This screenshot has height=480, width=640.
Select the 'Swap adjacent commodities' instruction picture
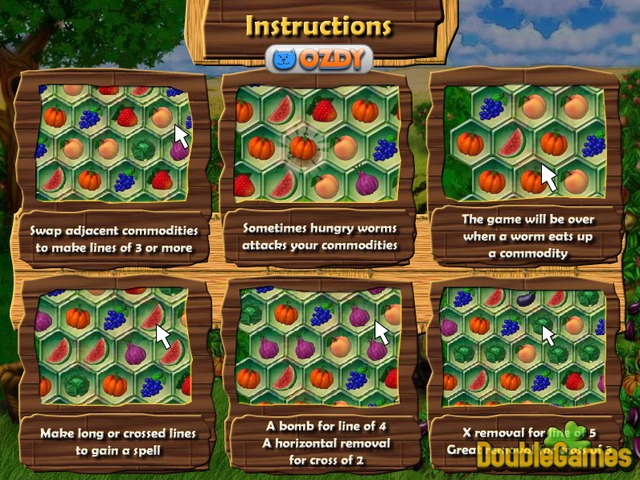pos(113,139)
